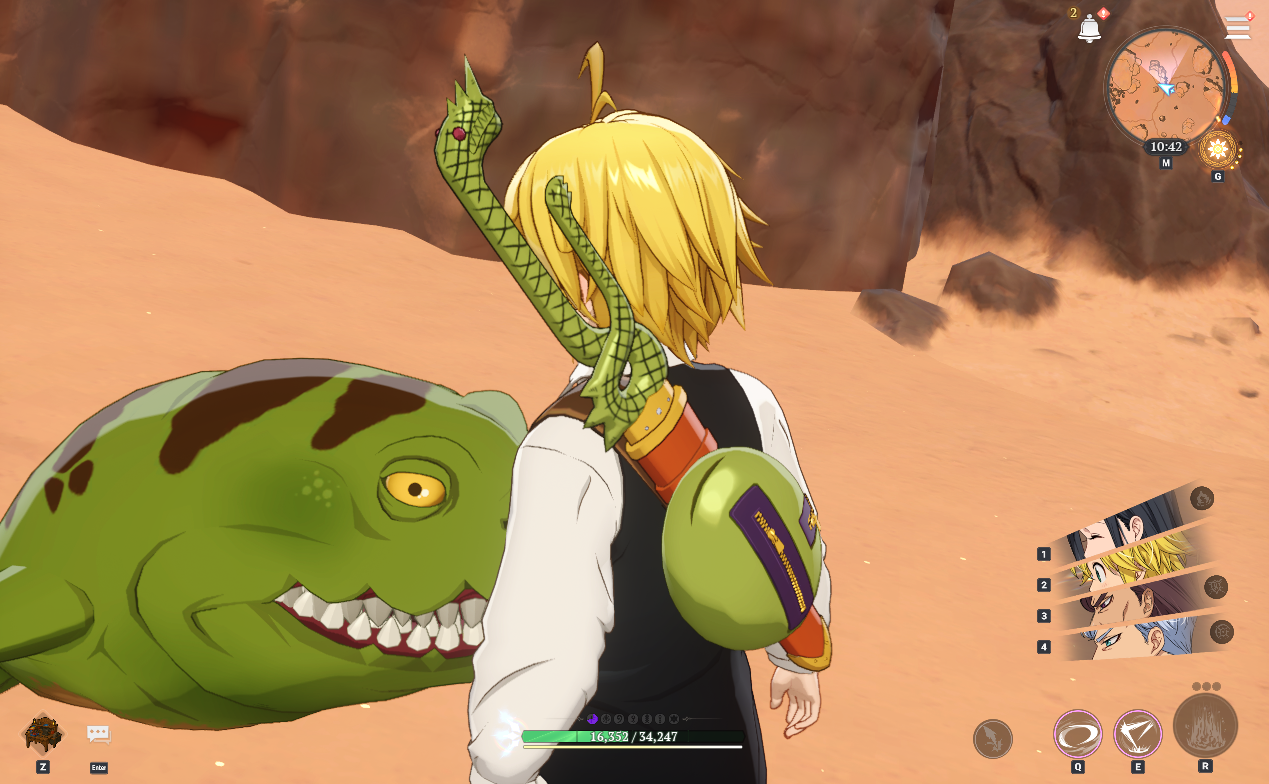Activate the angular slash skill
Image resolution: width=1269 pixels, height=784 pixels.
(x=1137, y=734)
